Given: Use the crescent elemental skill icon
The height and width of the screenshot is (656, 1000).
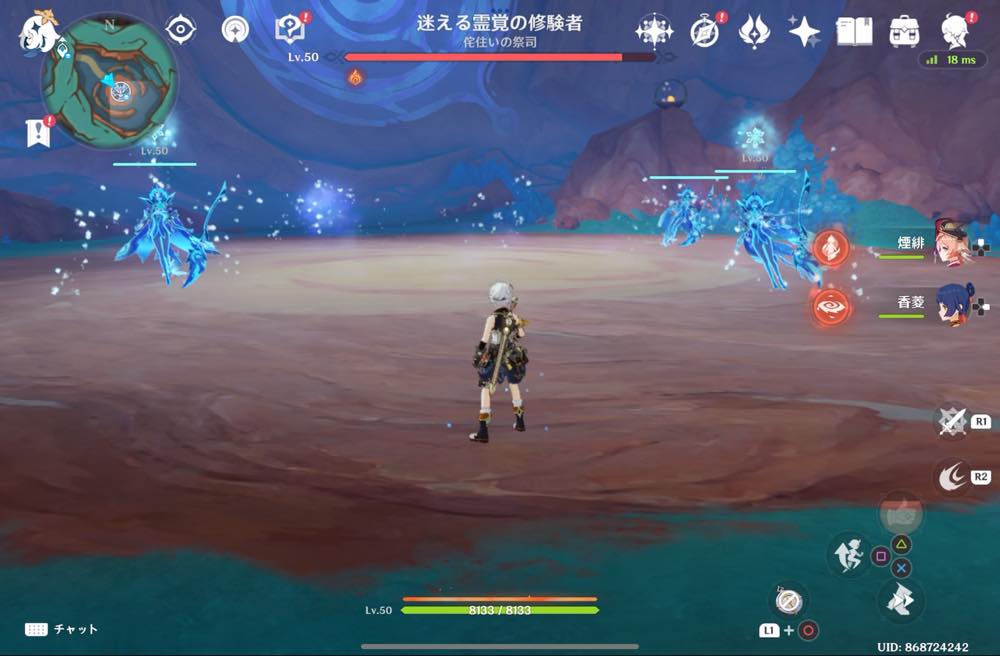Looking at the screenshot, I should (x=951, y=477).
